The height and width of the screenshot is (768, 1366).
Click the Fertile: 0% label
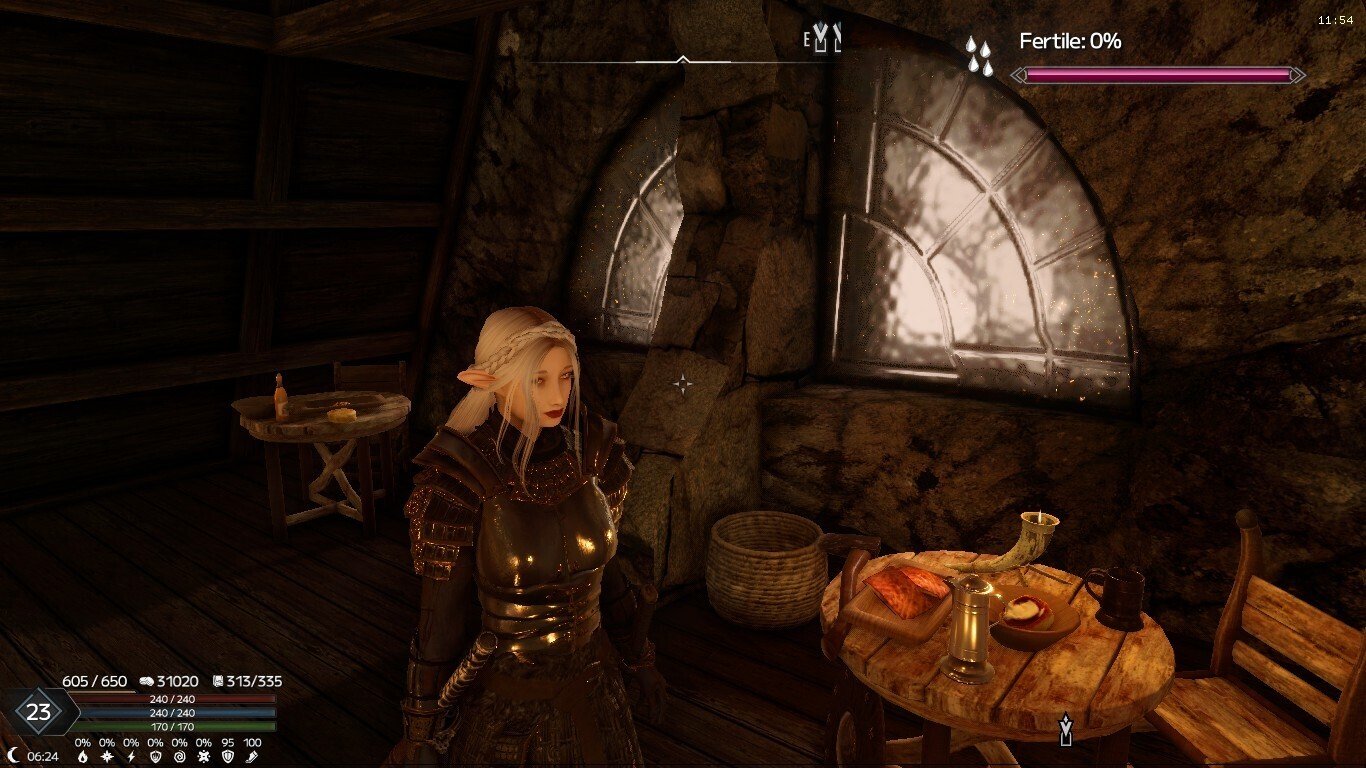click(1068, 40)
